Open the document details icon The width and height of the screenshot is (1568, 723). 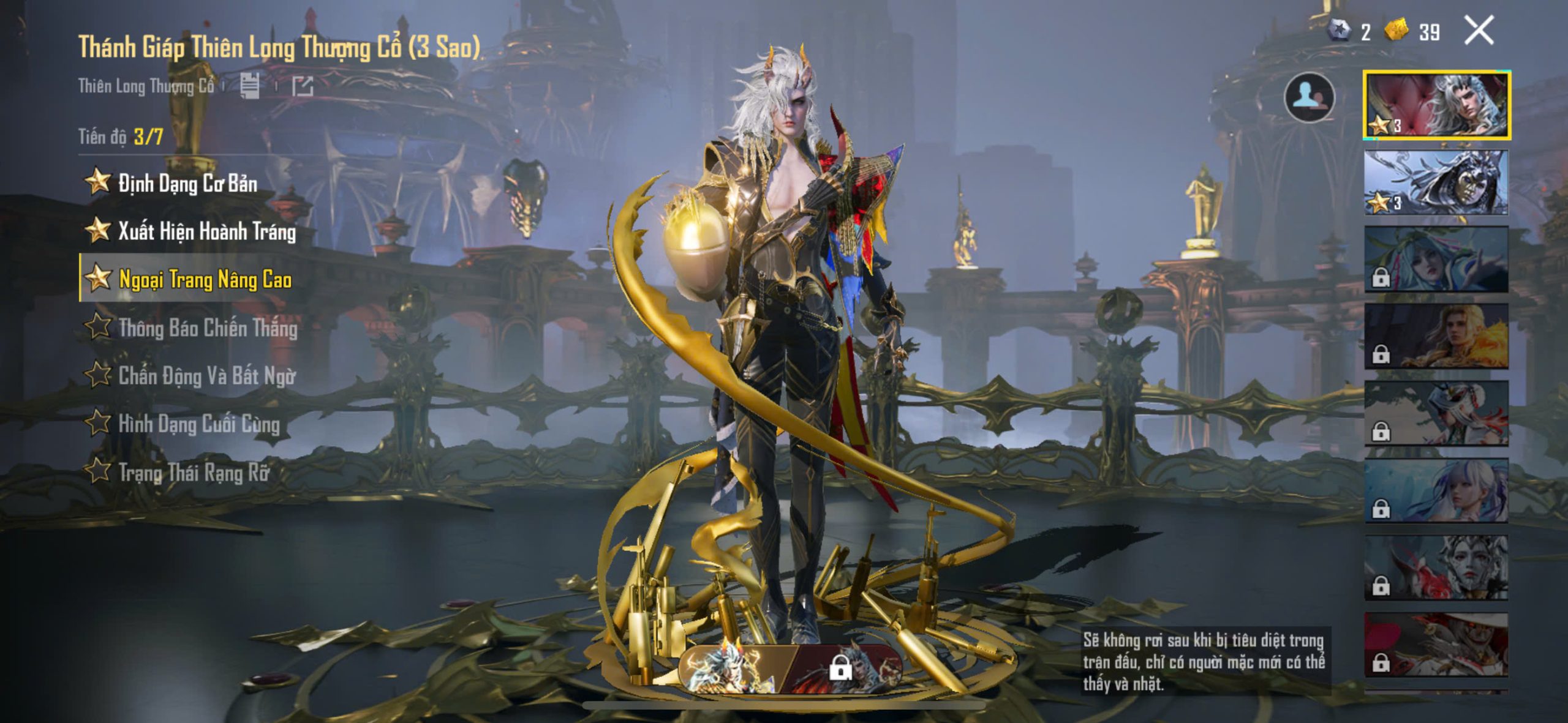[x=249, y=86]
